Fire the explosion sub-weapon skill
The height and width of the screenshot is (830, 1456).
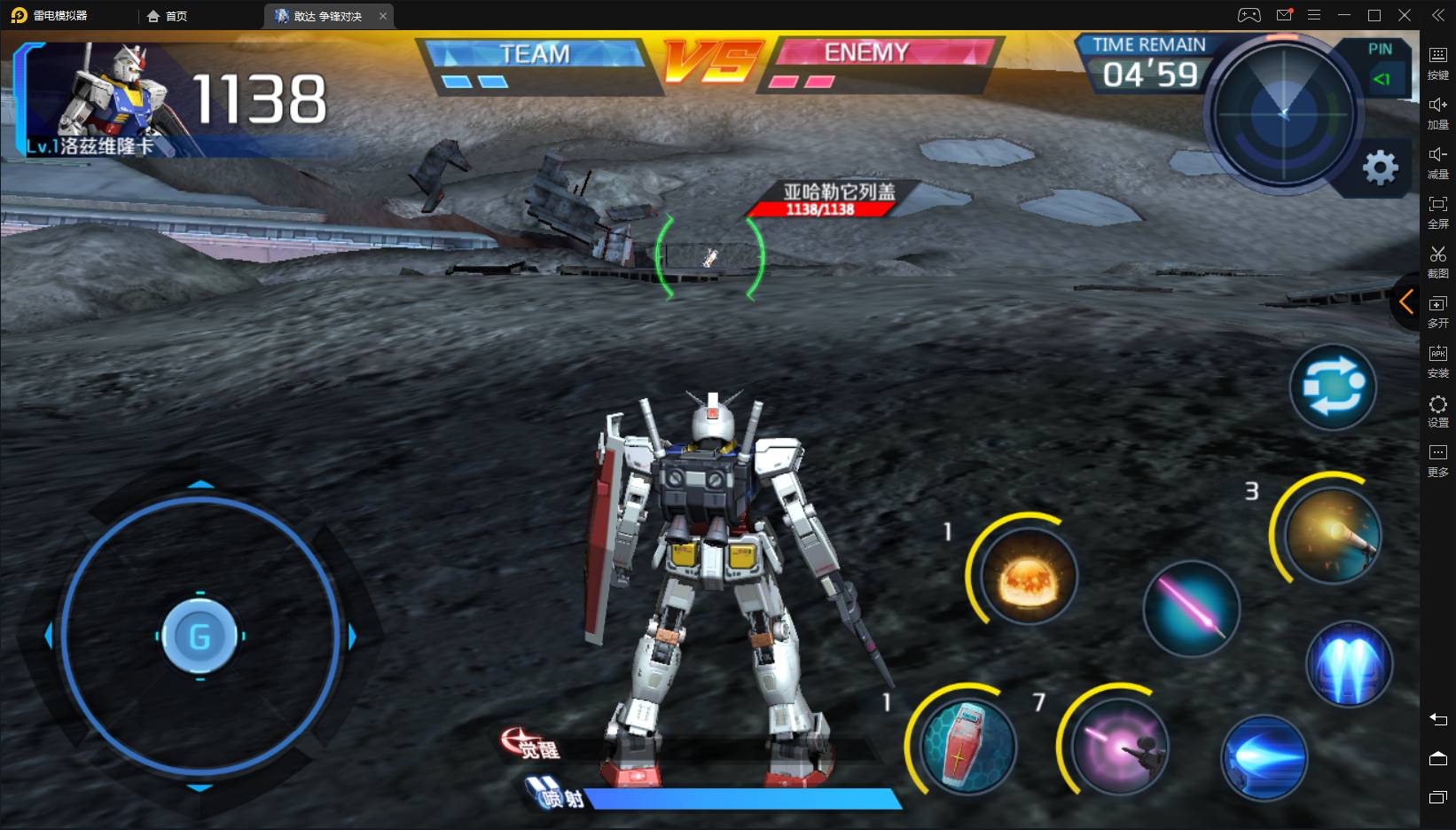tap(1029, 577)
